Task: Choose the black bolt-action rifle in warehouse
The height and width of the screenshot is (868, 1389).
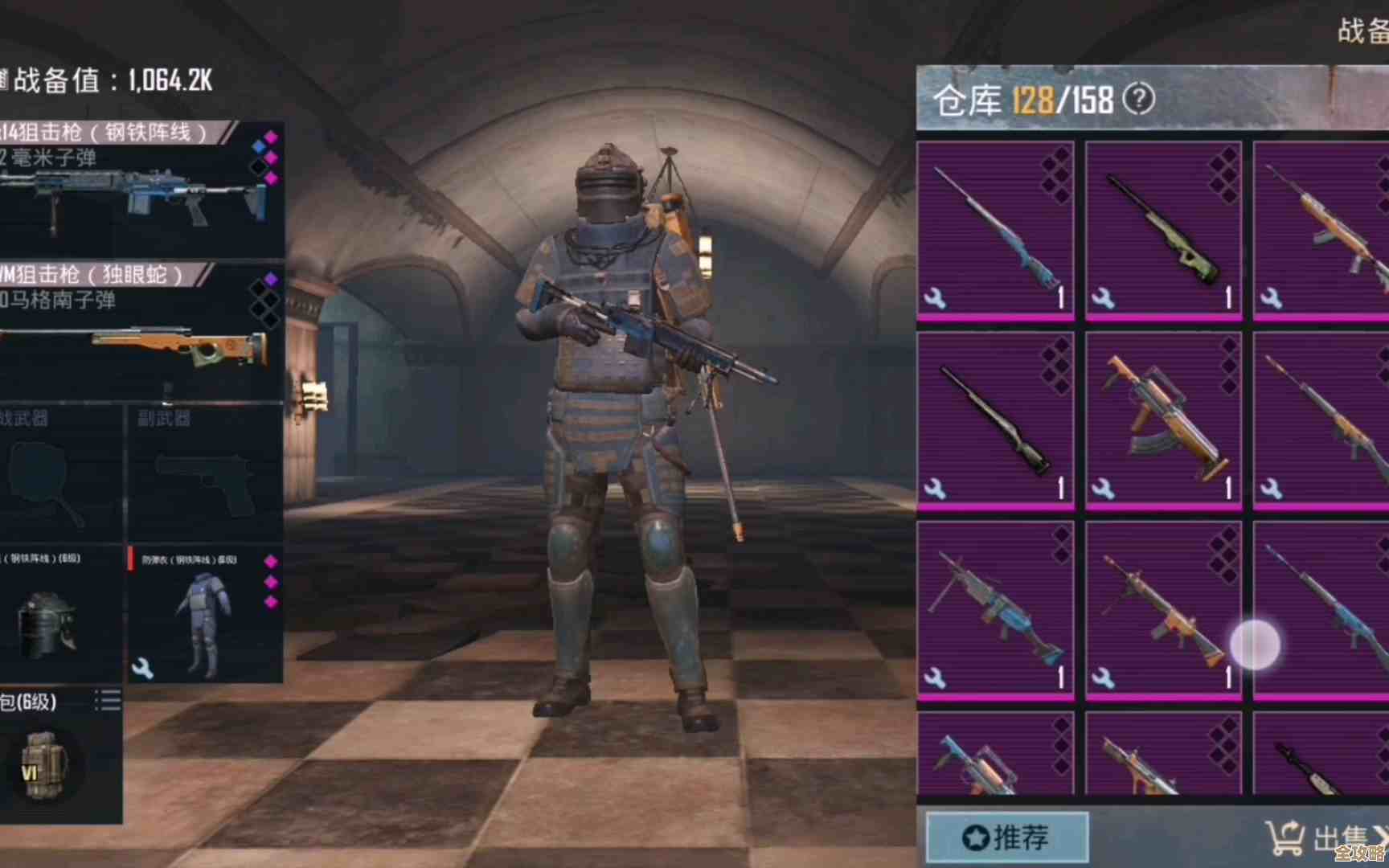Action: (995, 420)
